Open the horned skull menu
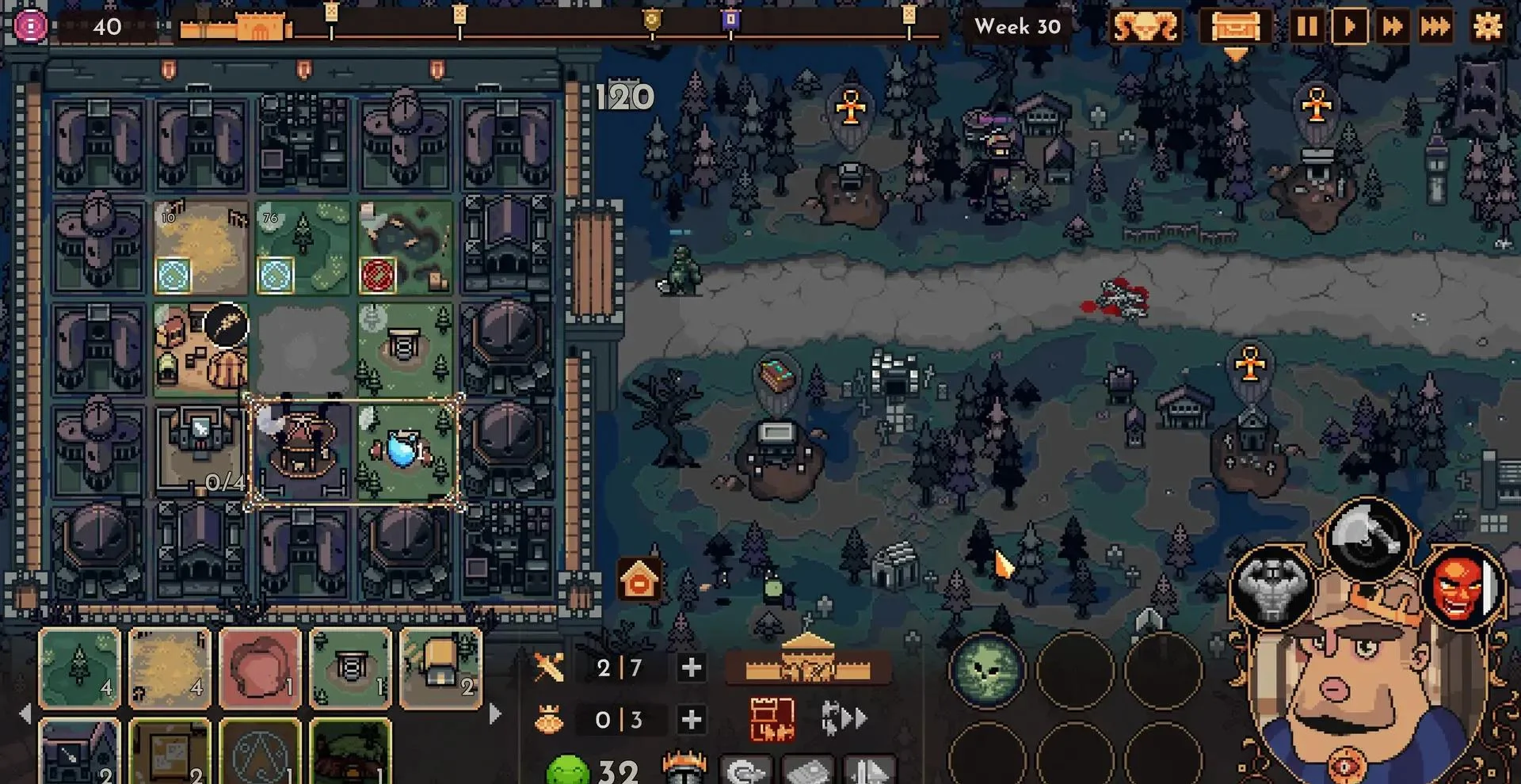This screenshot has width=1521, height=784. tap(1146, 27)
